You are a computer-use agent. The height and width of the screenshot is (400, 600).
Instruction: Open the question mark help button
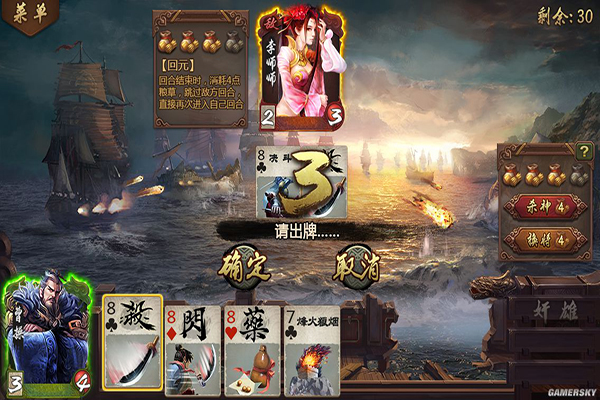point(584,152)
